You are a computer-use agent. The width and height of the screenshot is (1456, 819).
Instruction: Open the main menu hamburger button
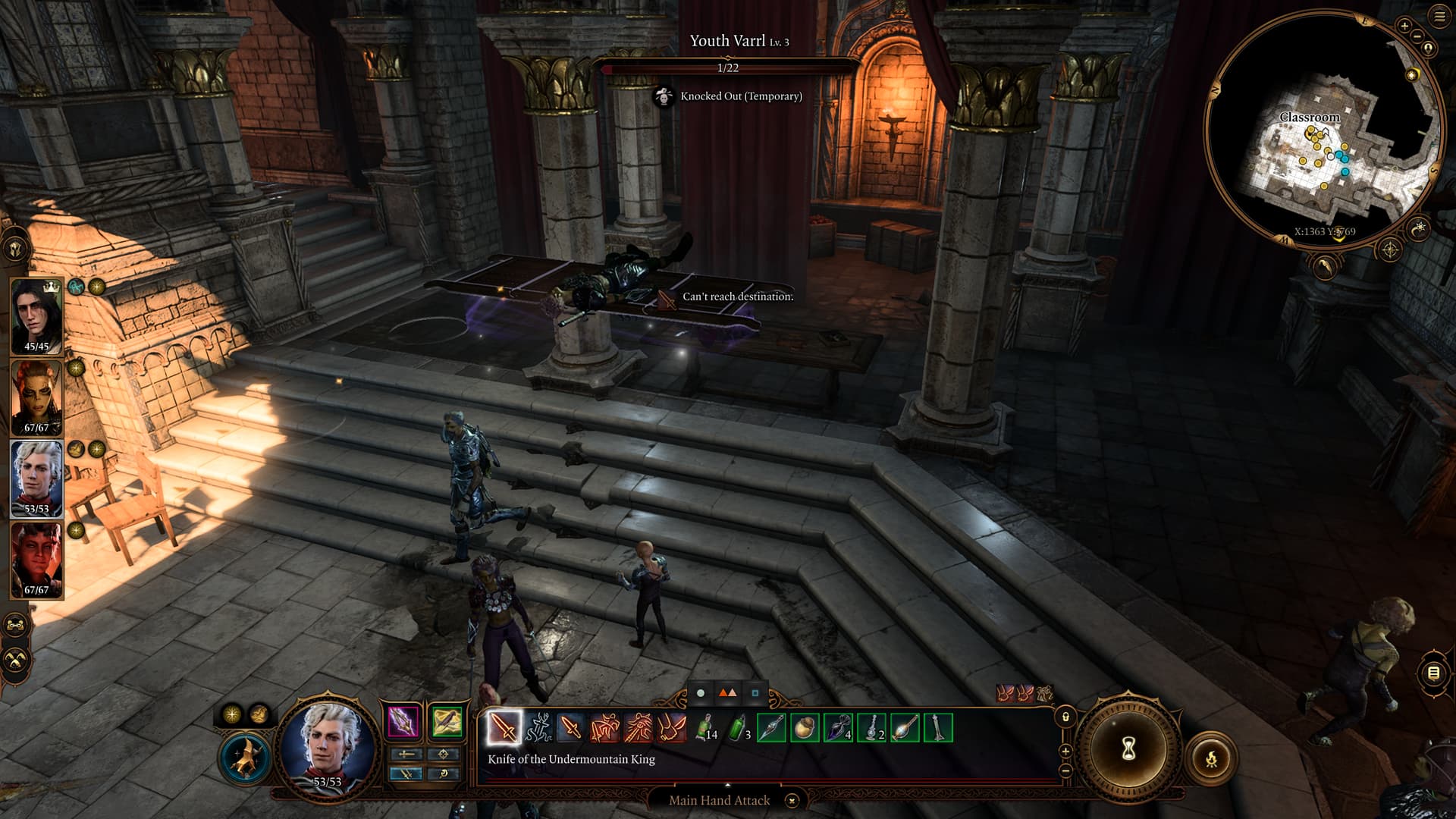click(x=1439, y=17)
